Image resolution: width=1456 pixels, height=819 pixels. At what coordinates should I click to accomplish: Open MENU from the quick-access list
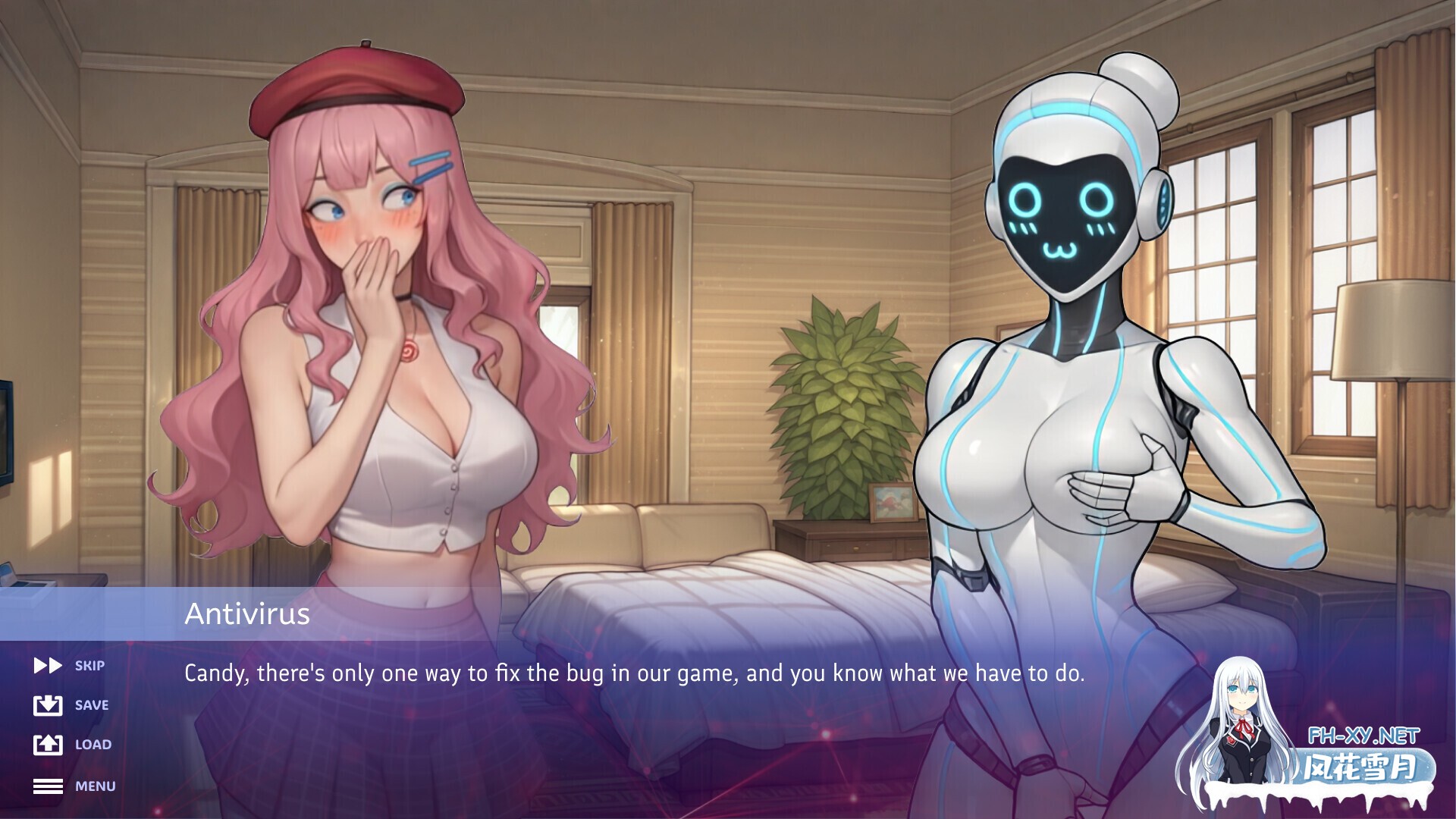(95, 786)
